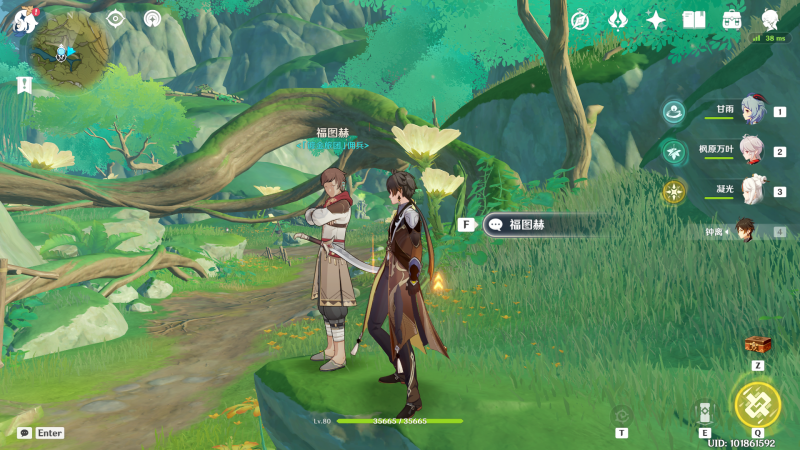Switch to party member 枫原万叶

pyautogui.click(x=752, y=151)
